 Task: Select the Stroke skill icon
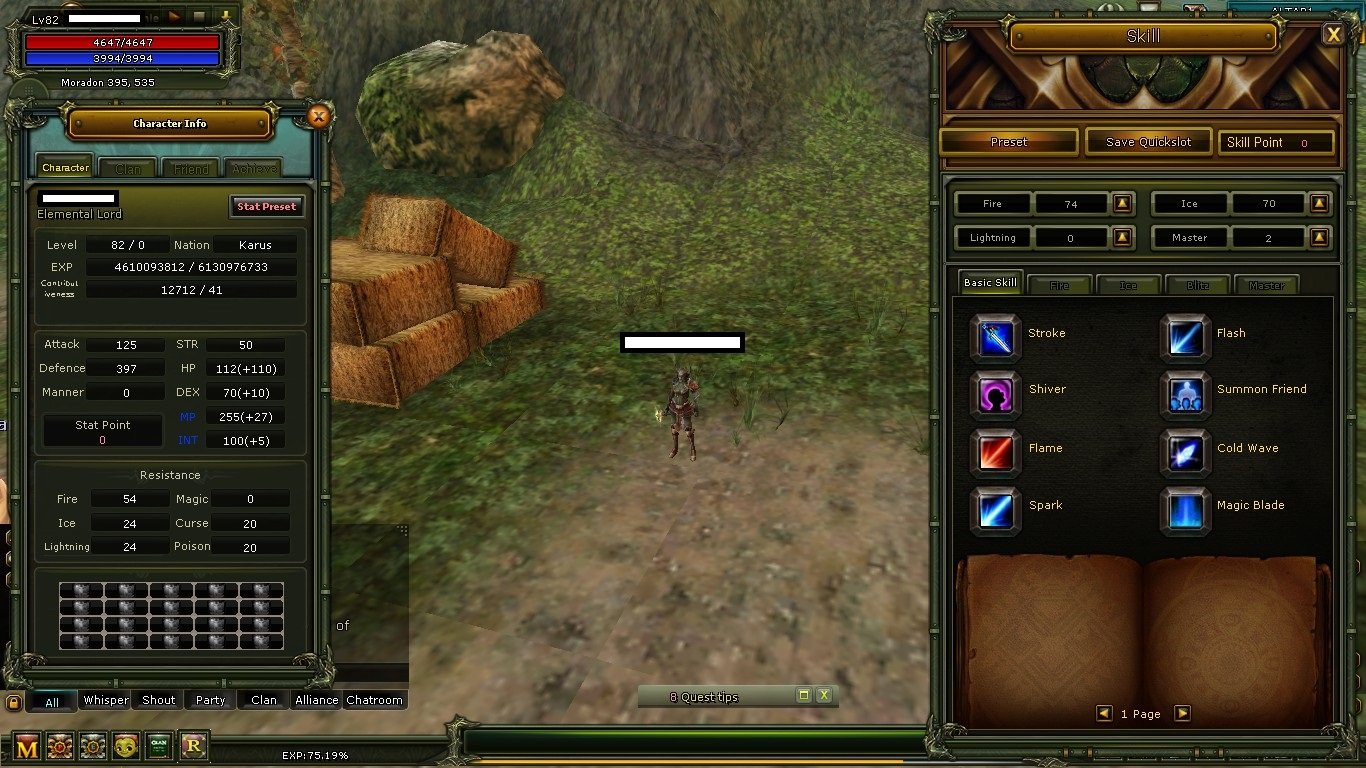[994, 334]
